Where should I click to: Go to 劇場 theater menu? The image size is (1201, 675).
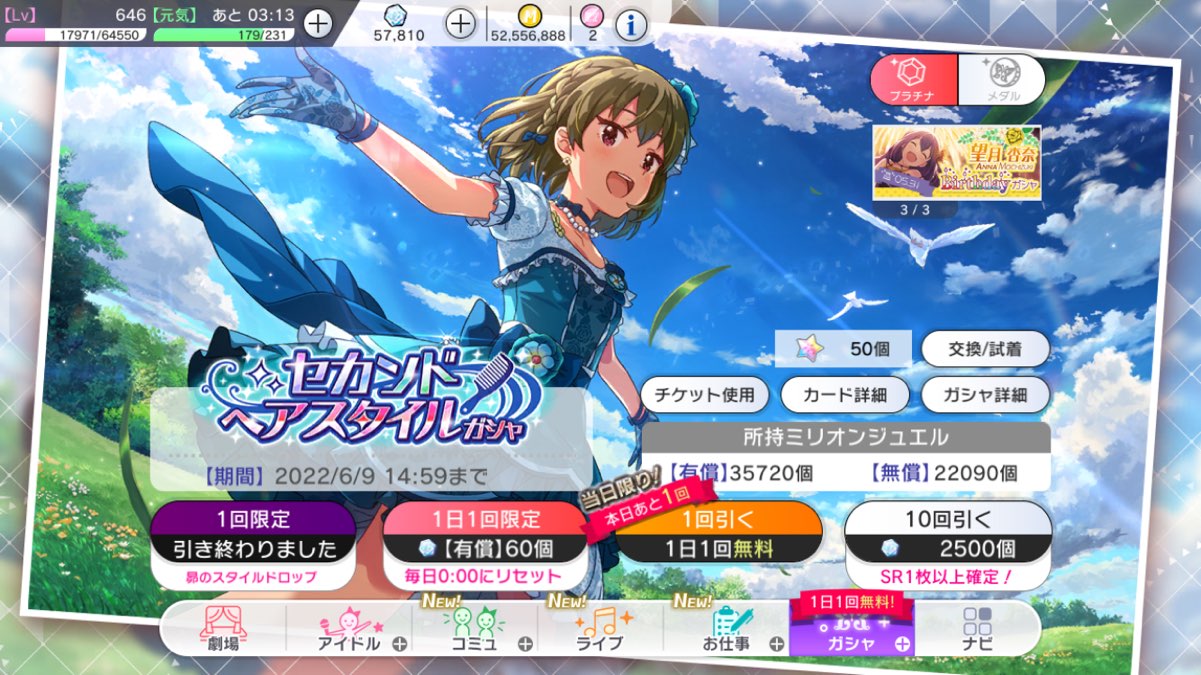pyautogui.click(x=223, y=630)
